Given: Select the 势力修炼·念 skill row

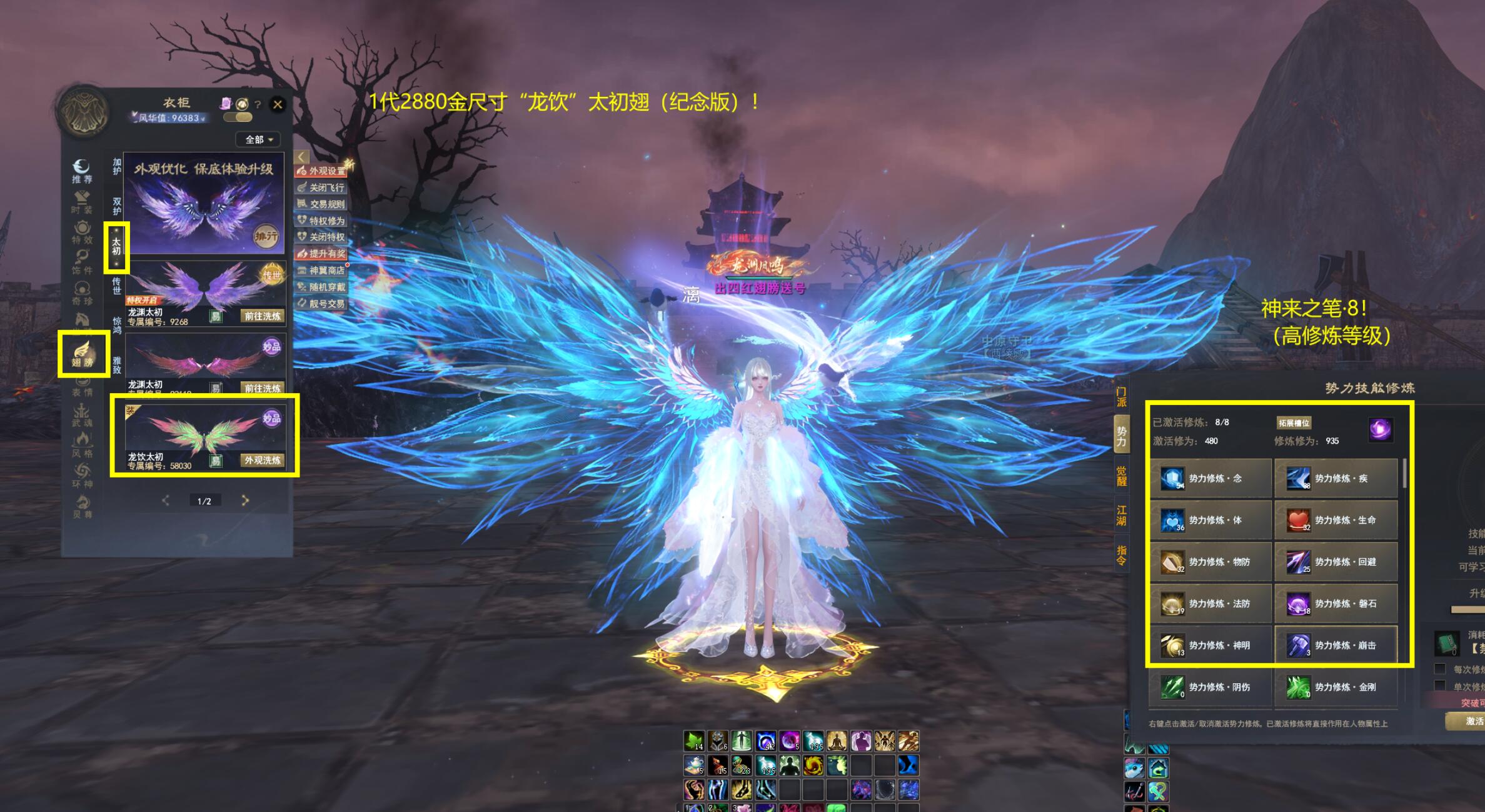Looking at the screenshot, I should (x=1211, y=478).
